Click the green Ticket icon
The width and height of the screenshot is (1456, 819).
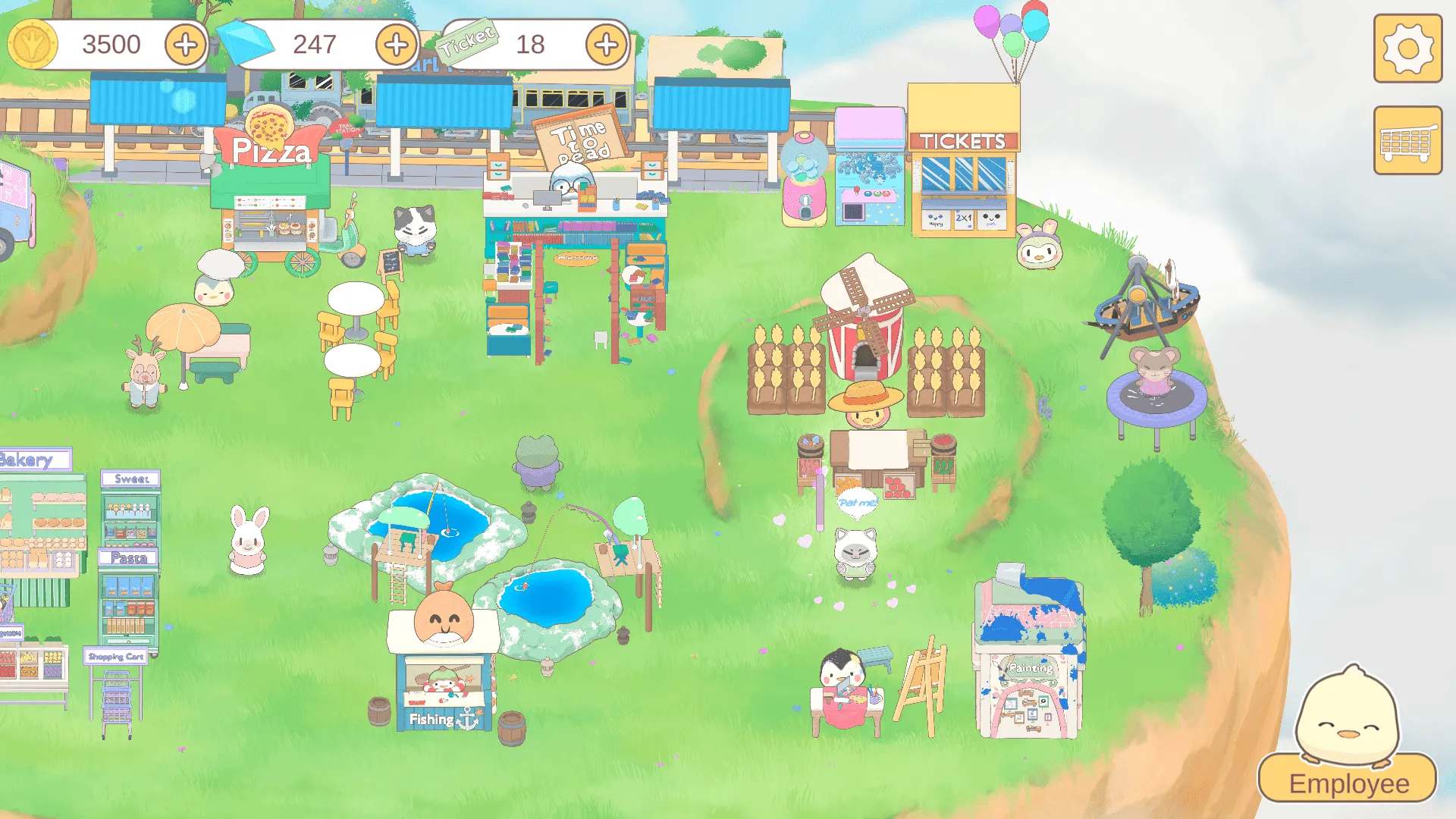click(x=465, y=43)
